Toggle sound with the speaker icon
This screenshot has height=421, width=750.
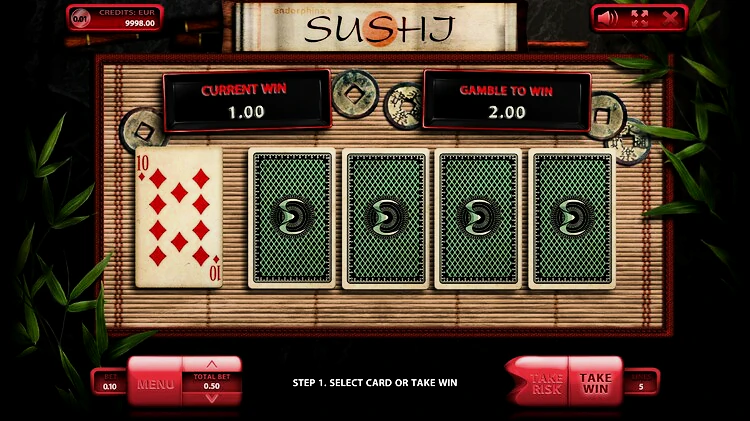point(610,17)
